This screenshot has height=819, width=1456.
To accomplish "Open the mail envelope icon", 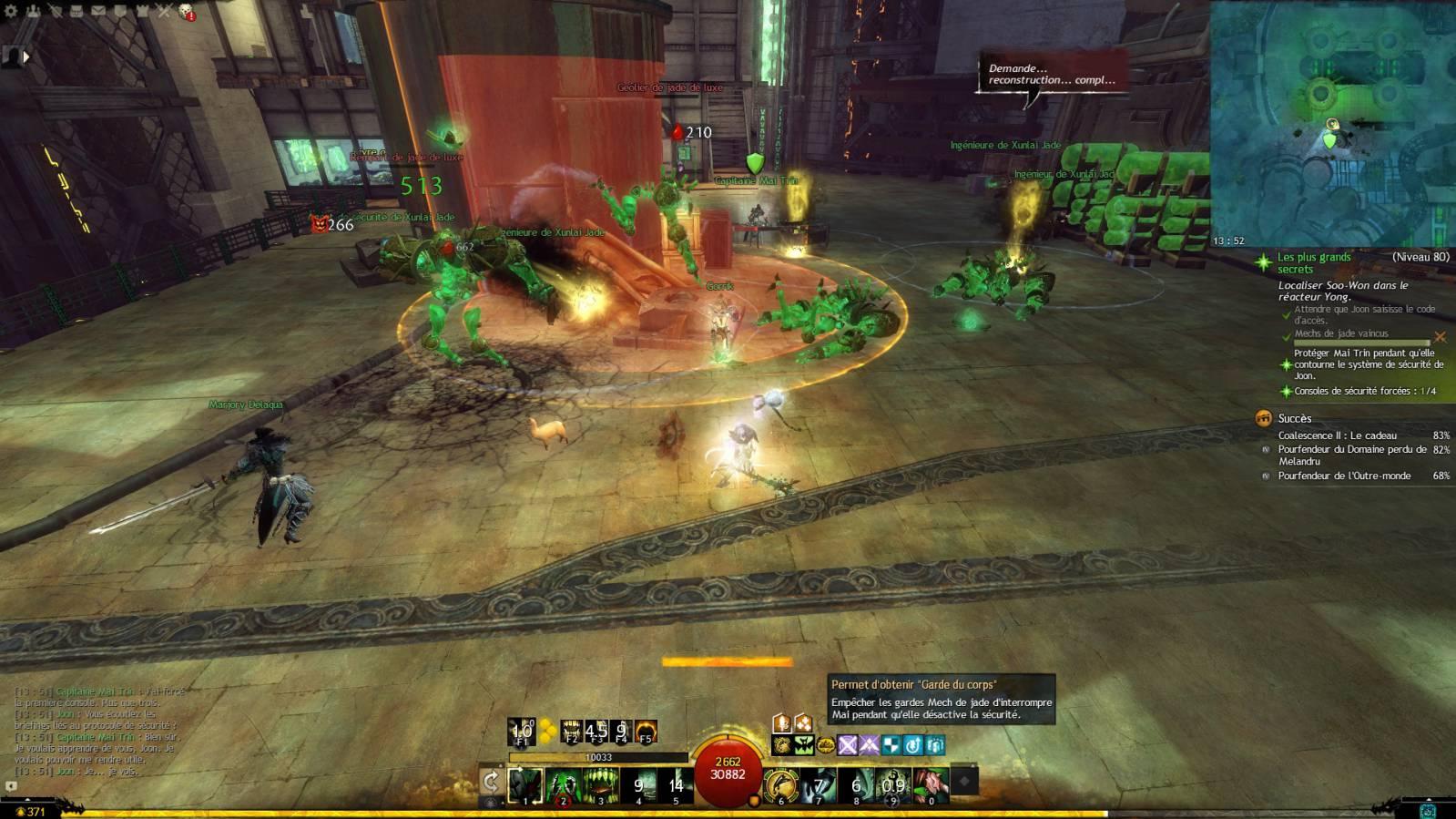I will coord(98,11).
